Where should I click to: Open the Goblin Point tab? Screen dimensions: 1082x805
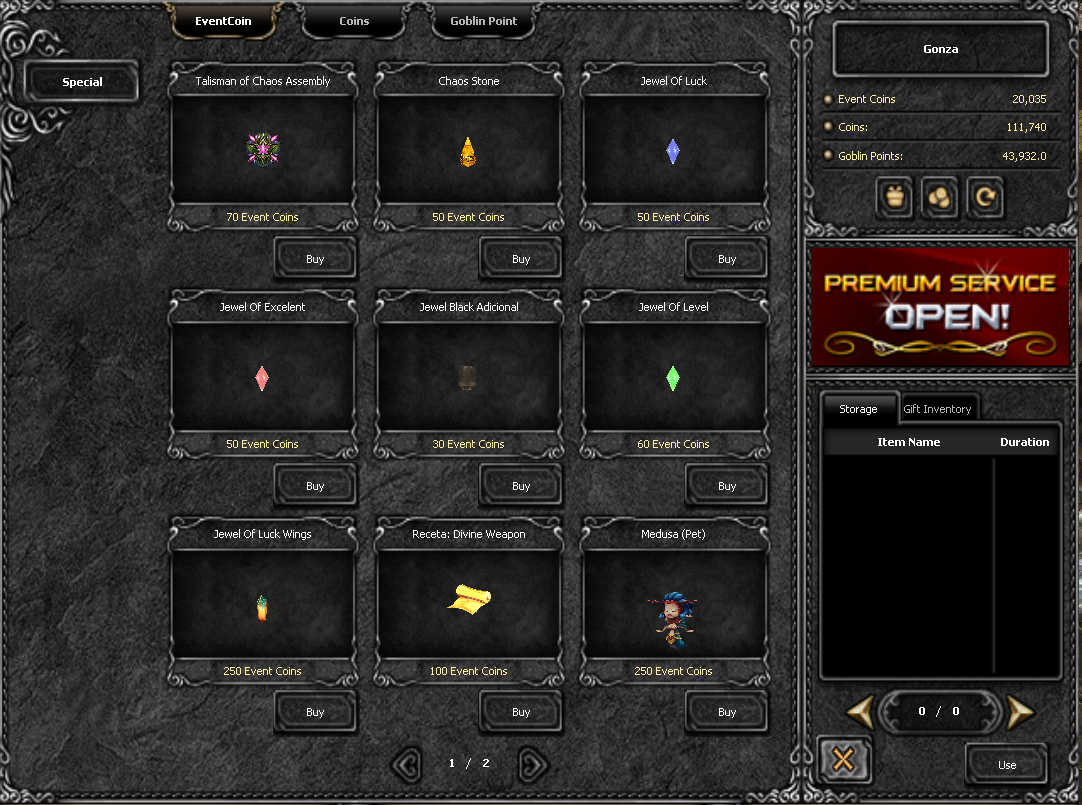[x=483, y=21]
